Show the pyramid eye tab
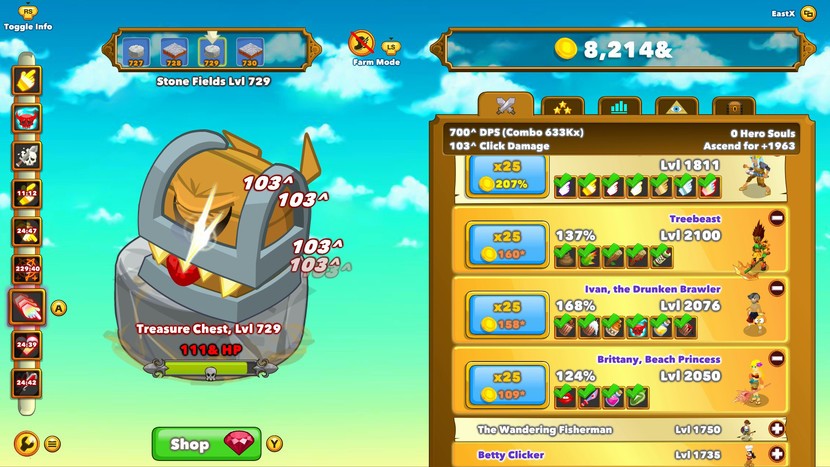The height and width of the screenshot is (467, 830). click(676, 107)
